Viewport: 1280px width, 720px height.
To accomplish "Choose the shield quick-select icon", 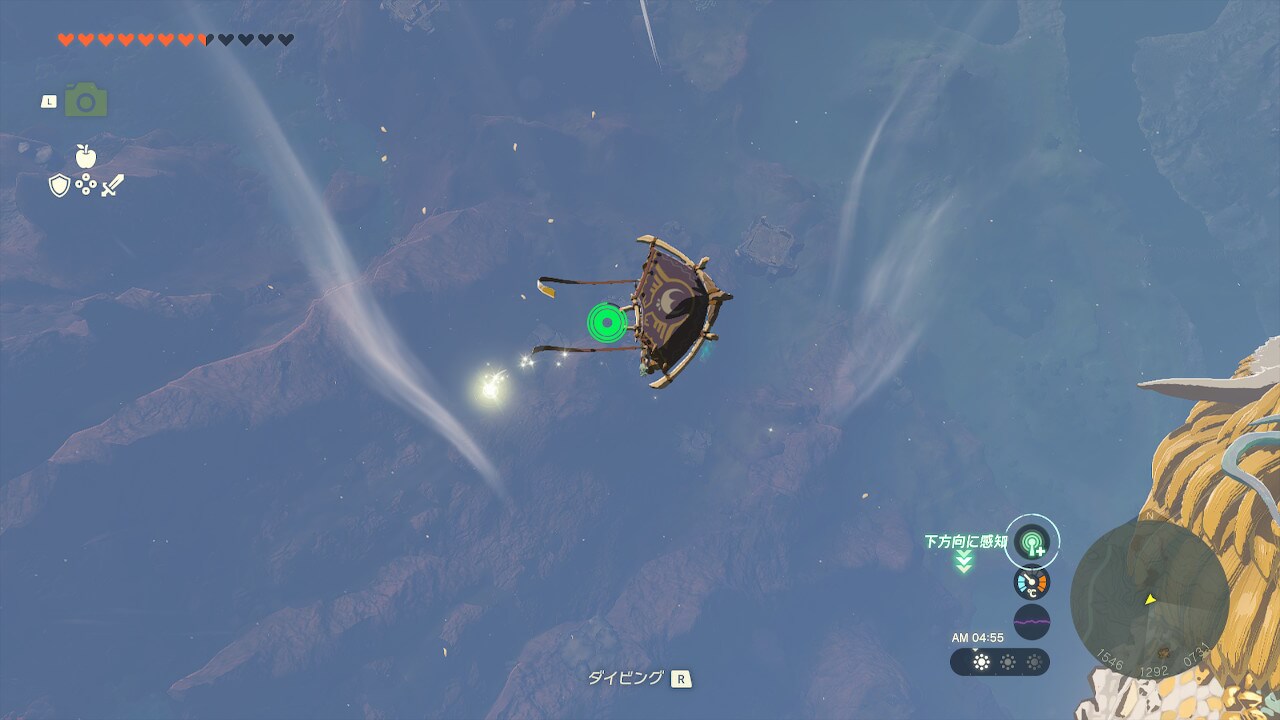I will [x=59, y=185].
